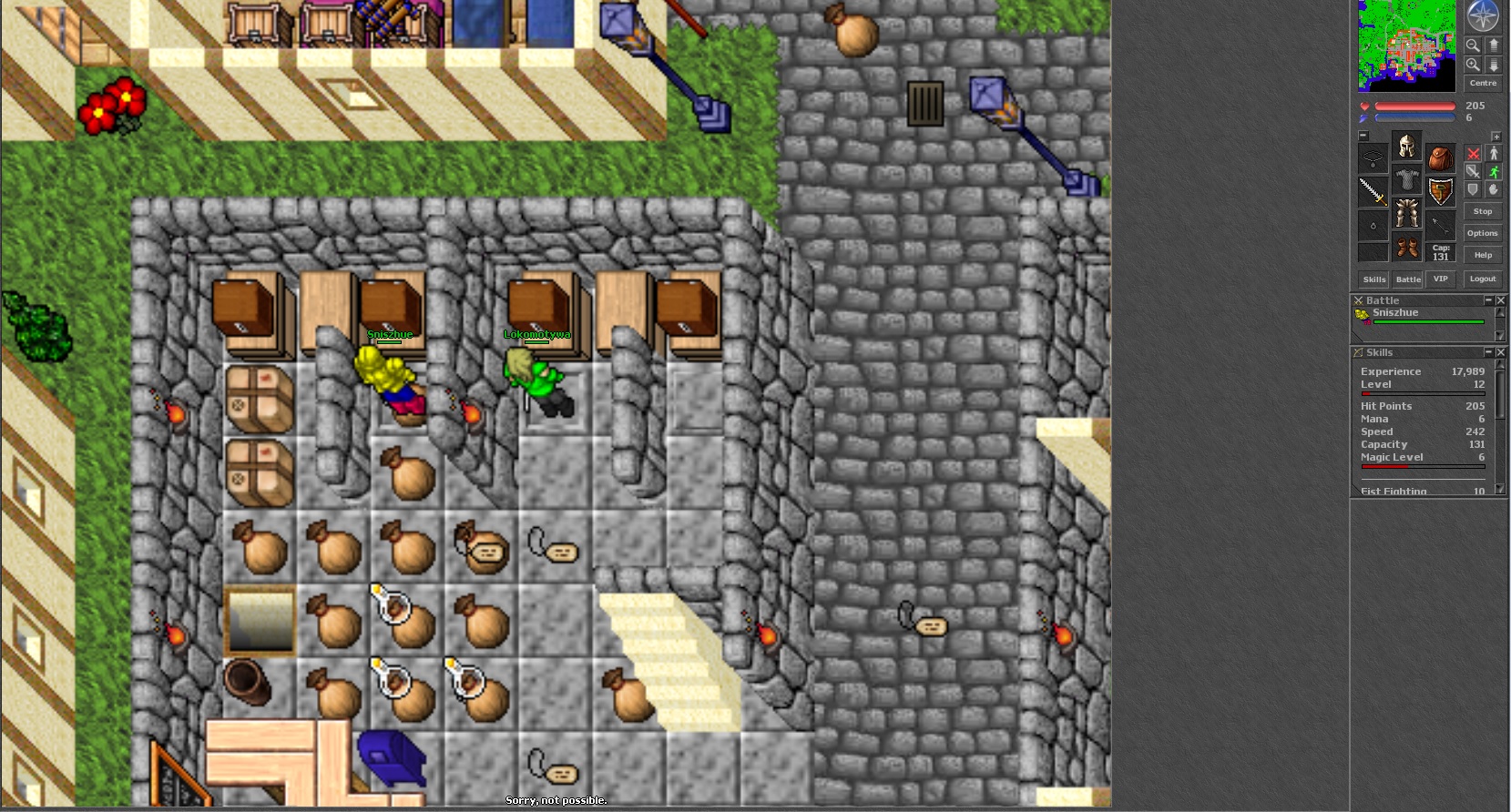Viewport: 1511px width, 812px height.
Task: Select the leather boots slot
Action: 1406,247
